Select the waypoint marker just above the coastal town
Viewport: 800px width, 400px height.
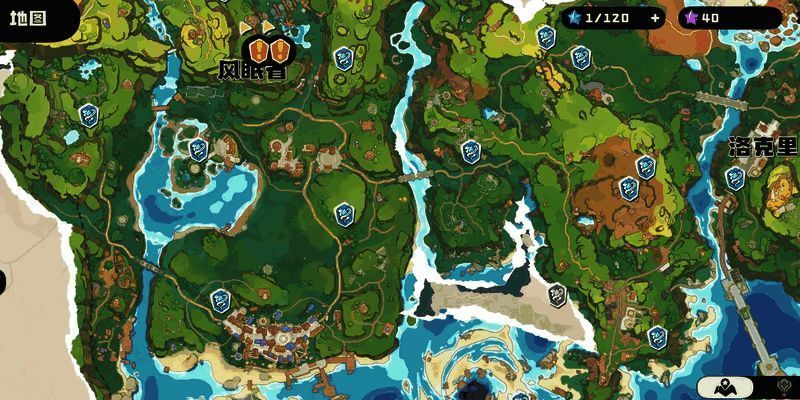[220, 299]
